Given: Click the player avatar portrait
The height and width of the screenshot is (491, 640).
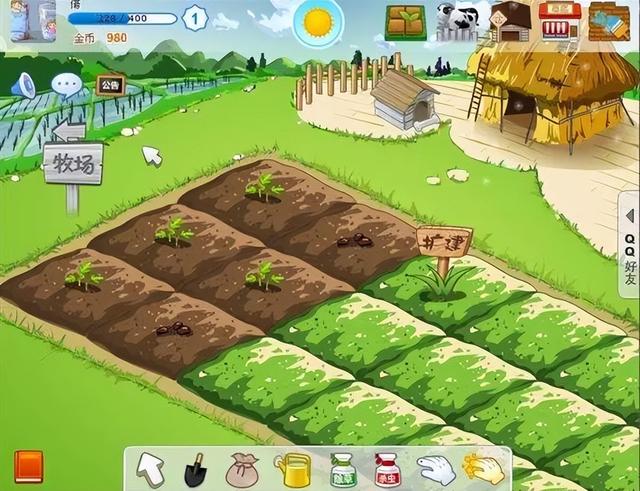Looking at the screenshot, I should pos(33,22).
